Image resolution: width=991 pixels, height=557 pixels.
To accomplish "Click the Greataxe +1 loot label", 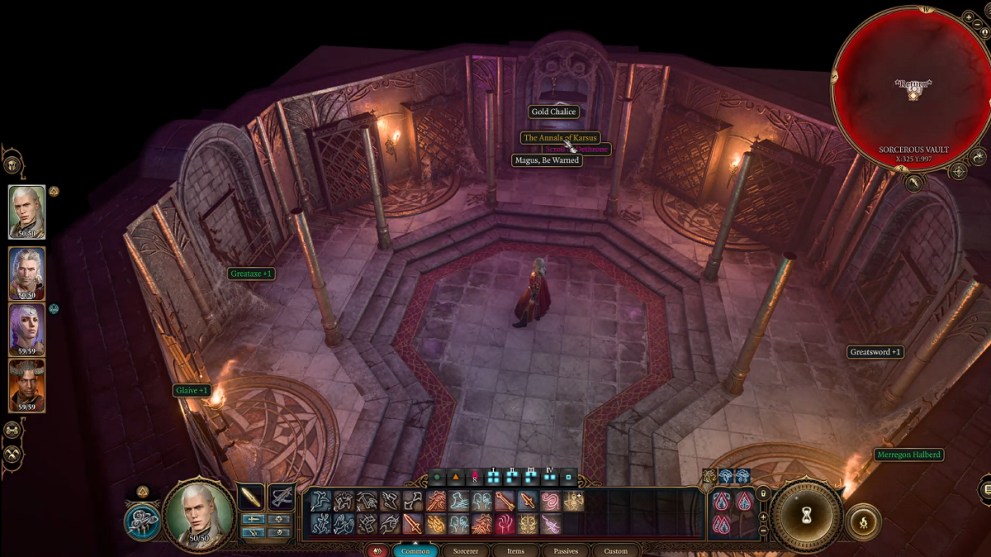I will [x=251, y=273].
